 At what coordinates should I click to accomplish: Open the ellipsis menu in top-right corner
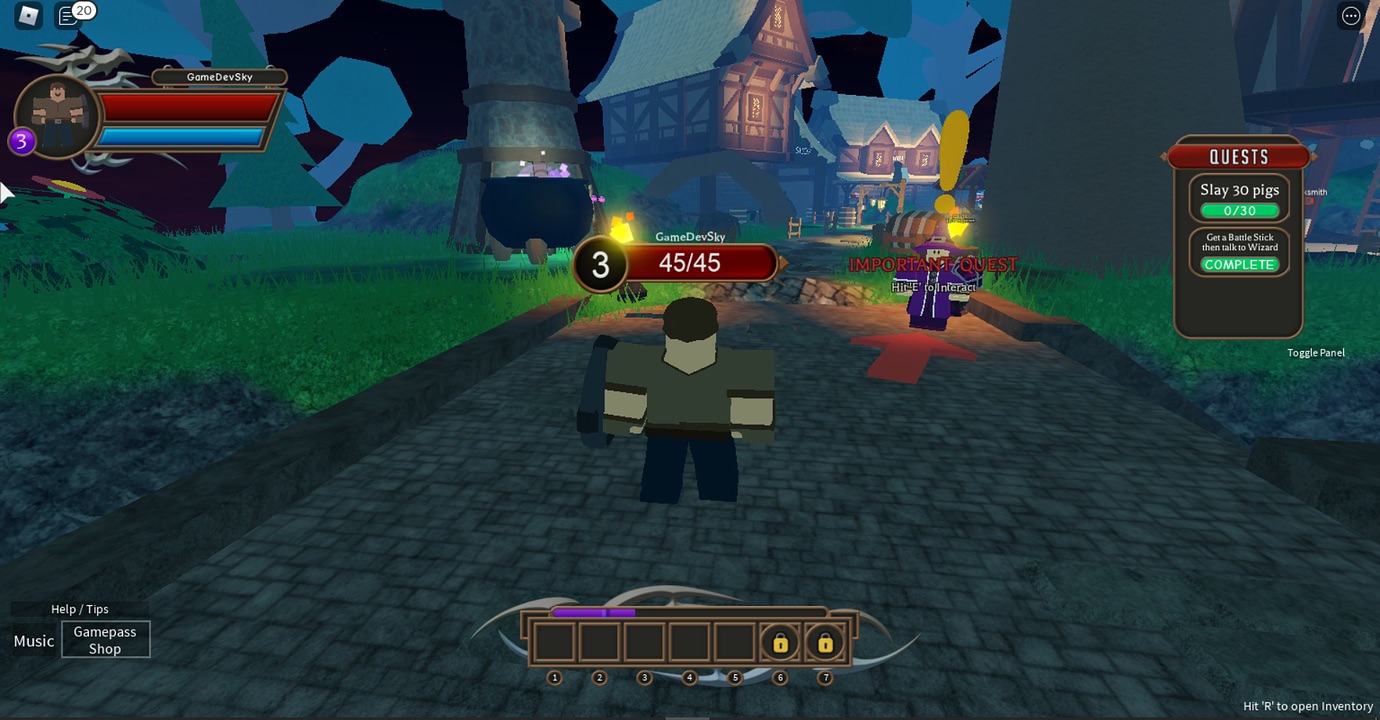[x=1350, y=15]
